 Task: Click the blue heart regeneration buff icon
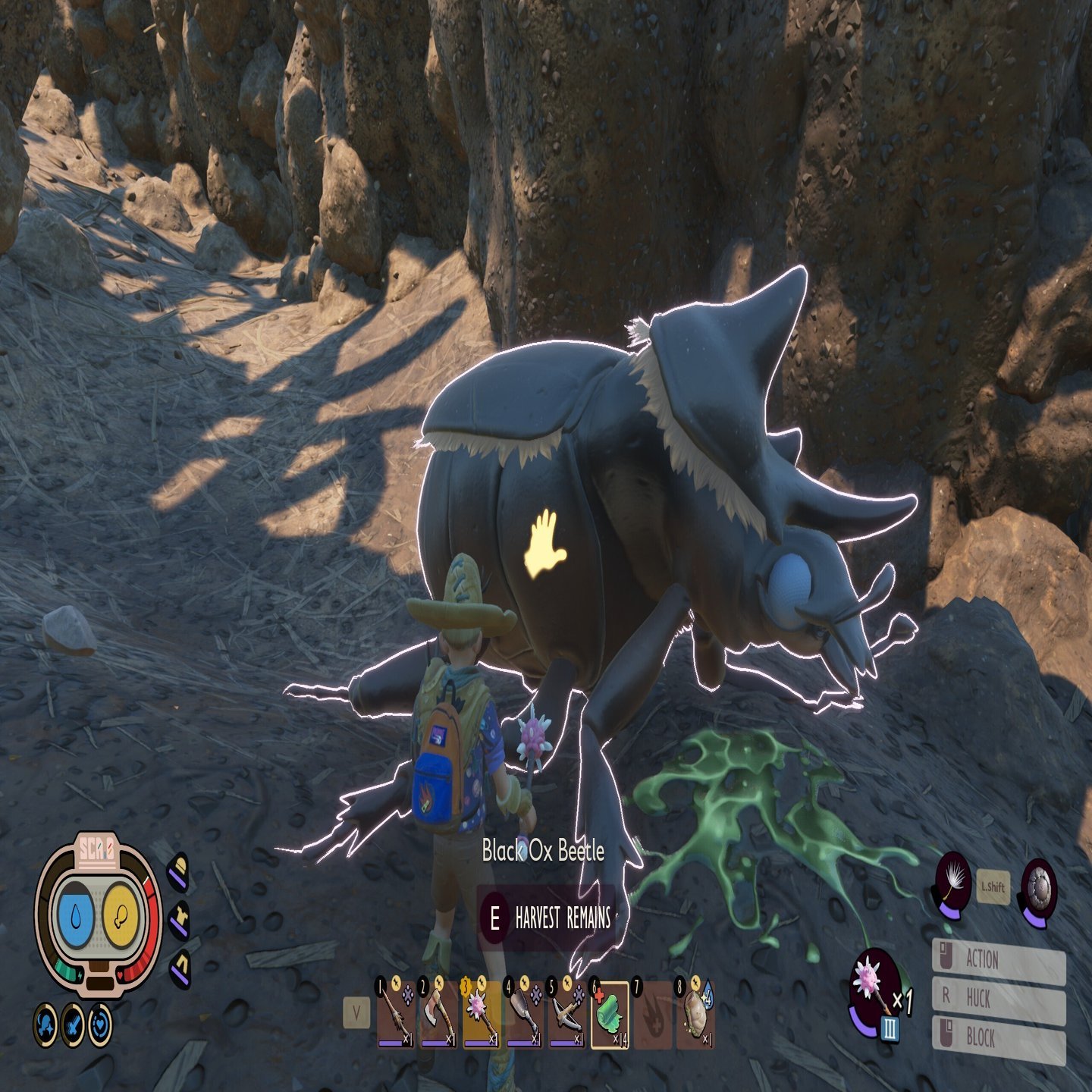pos(100,1025)
